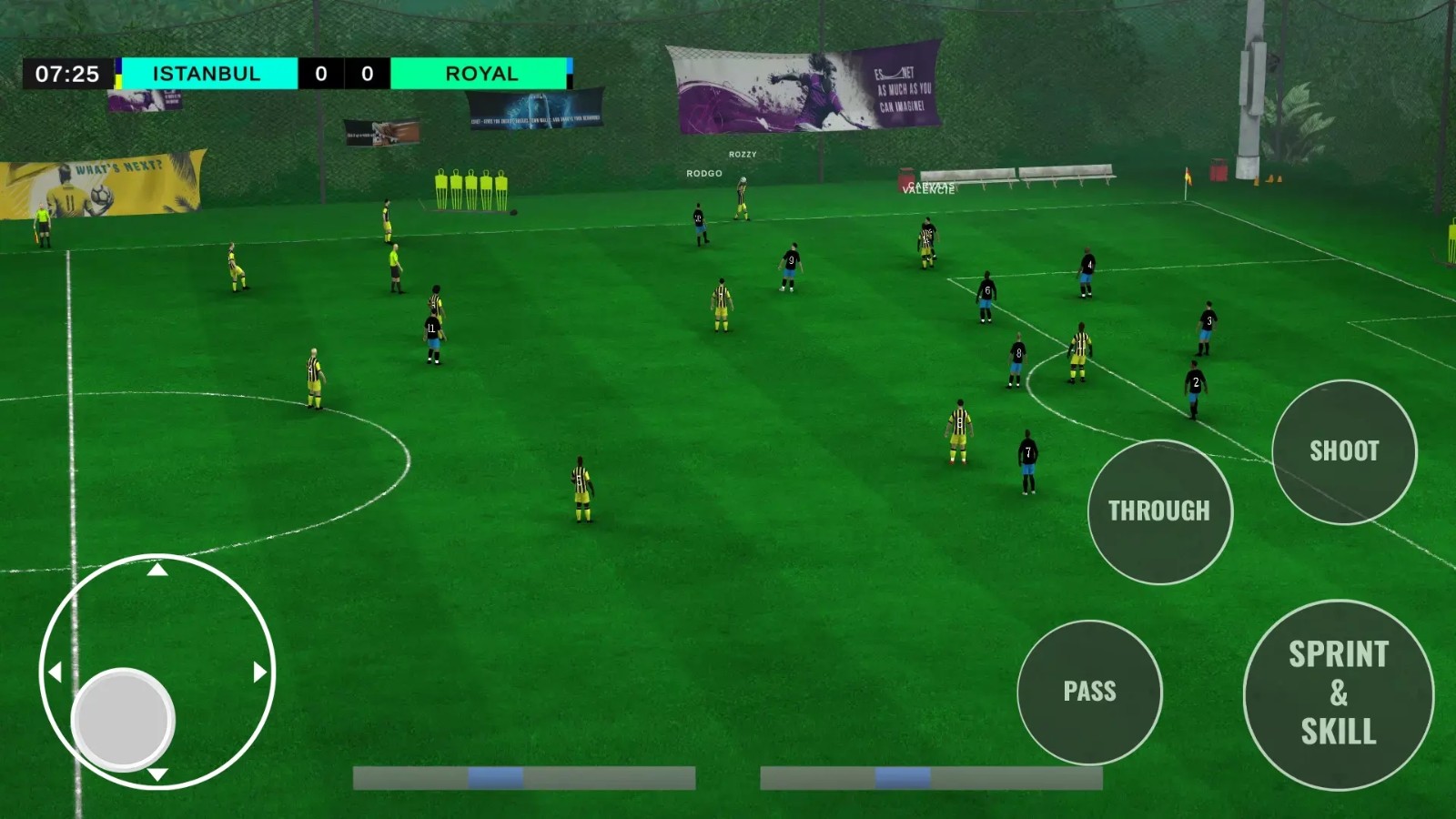Click the grey joystick thumb knob
The width and height of the screenshot is (1456, 819).
pos(123,719)
